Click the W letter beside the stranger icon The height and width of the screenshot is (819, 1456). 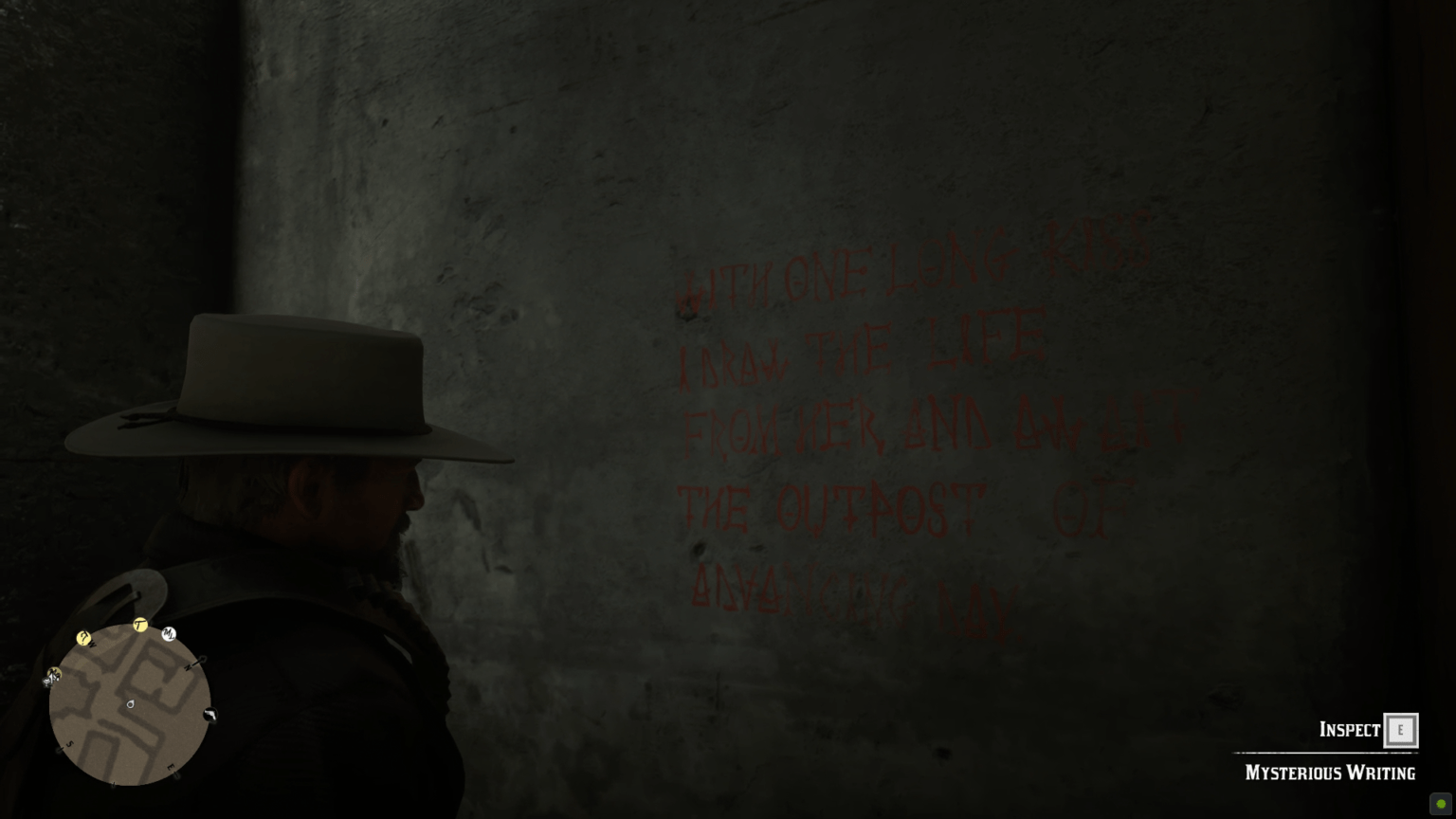point(92,644)
